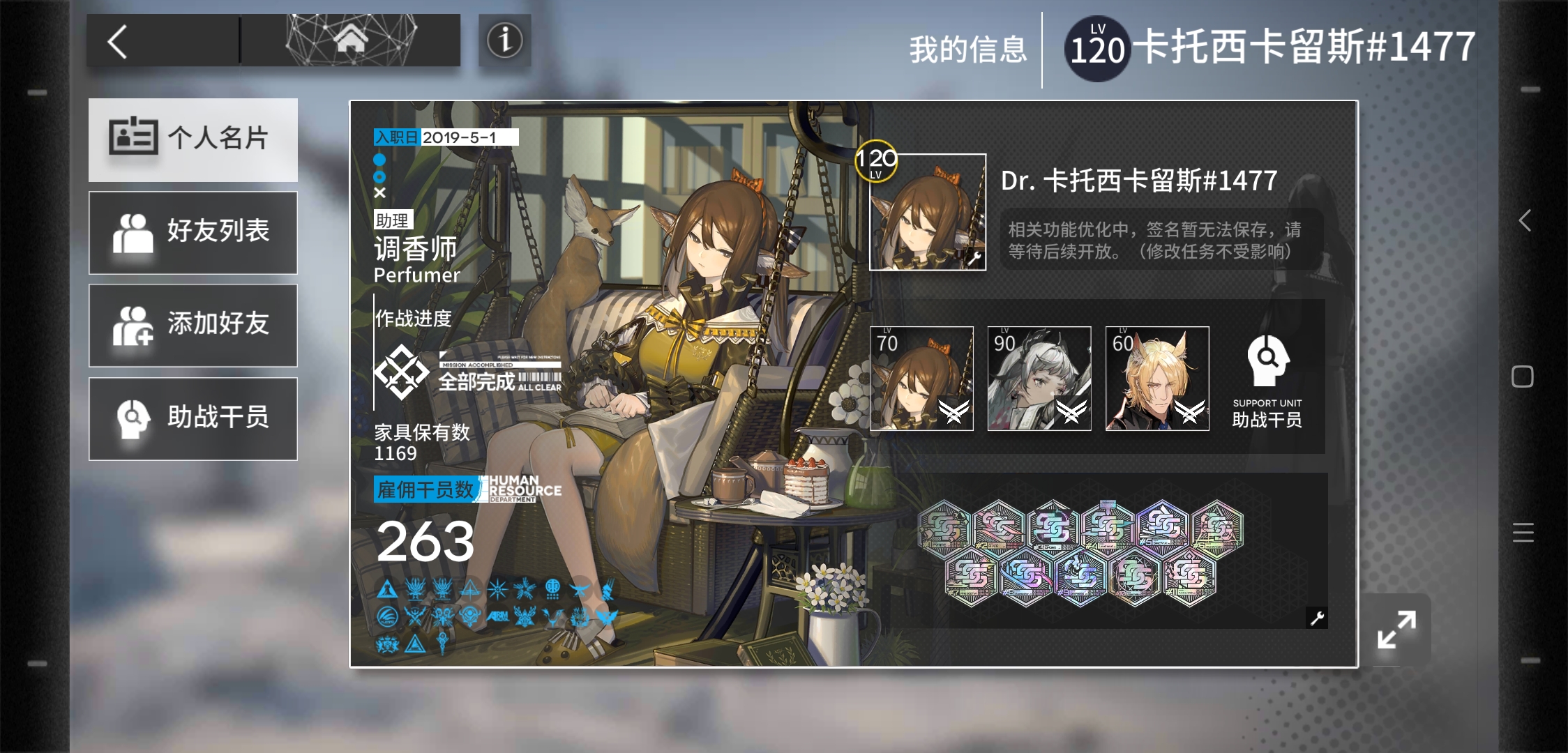1568x753 pixels.
Task: Select the level 60 blonde support operator
Action: [1157, 379]
